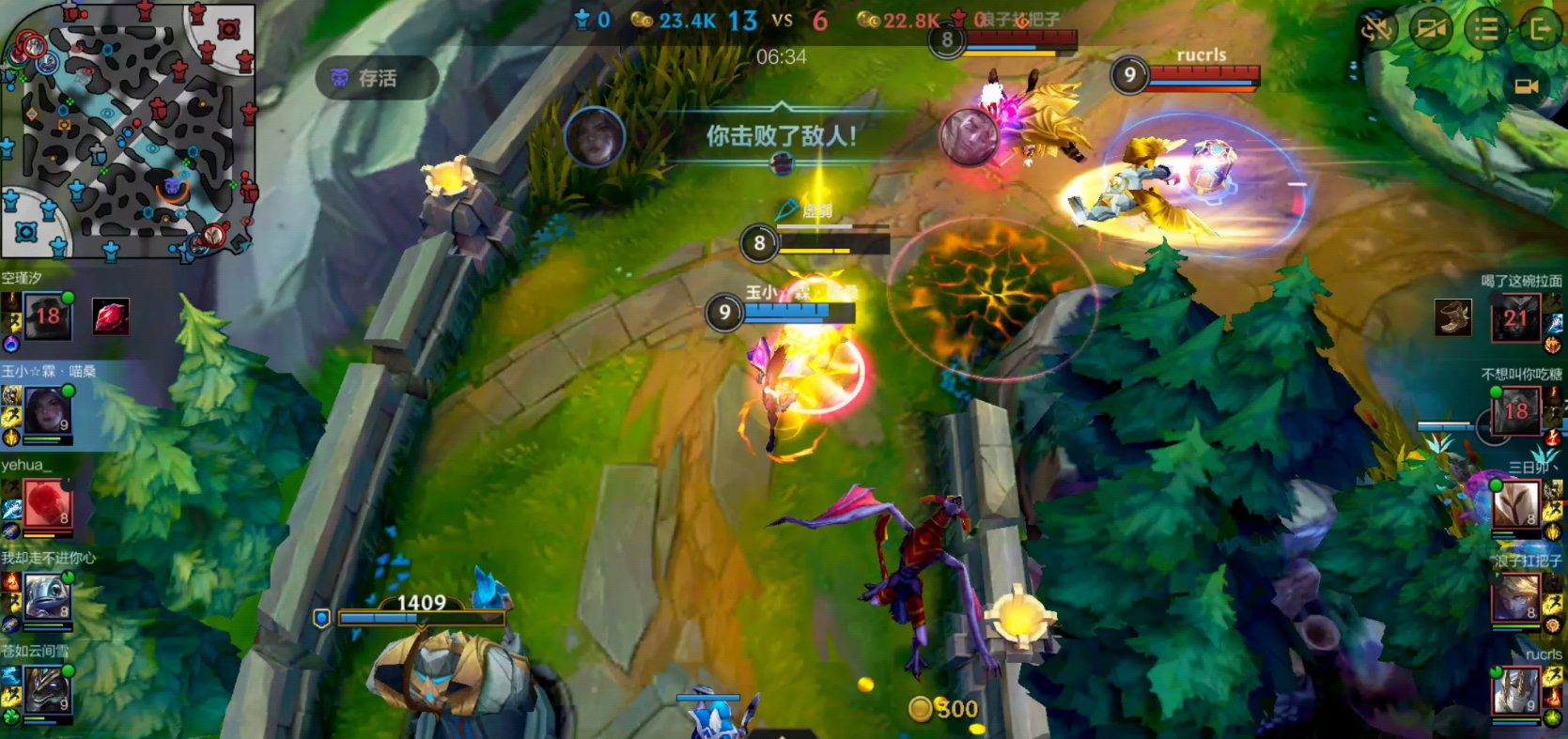Select player 空瑾汐's dead champion portrait
The image size is (1568, 739).
pos(47,316)
